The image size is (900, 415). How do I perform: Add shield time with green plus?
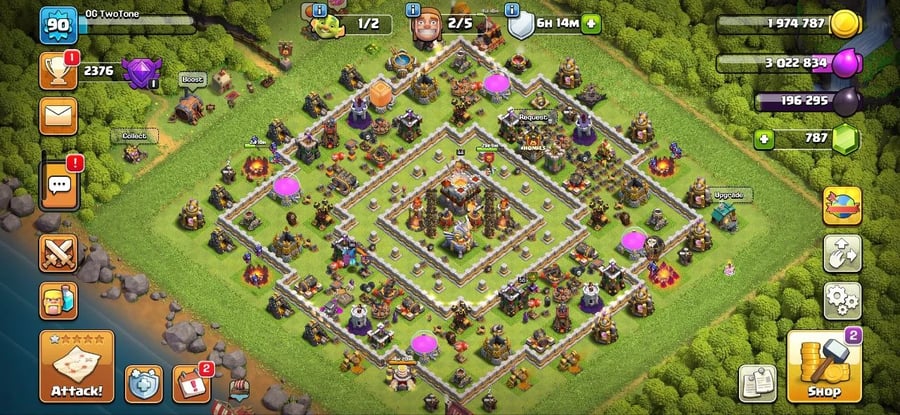592,23
